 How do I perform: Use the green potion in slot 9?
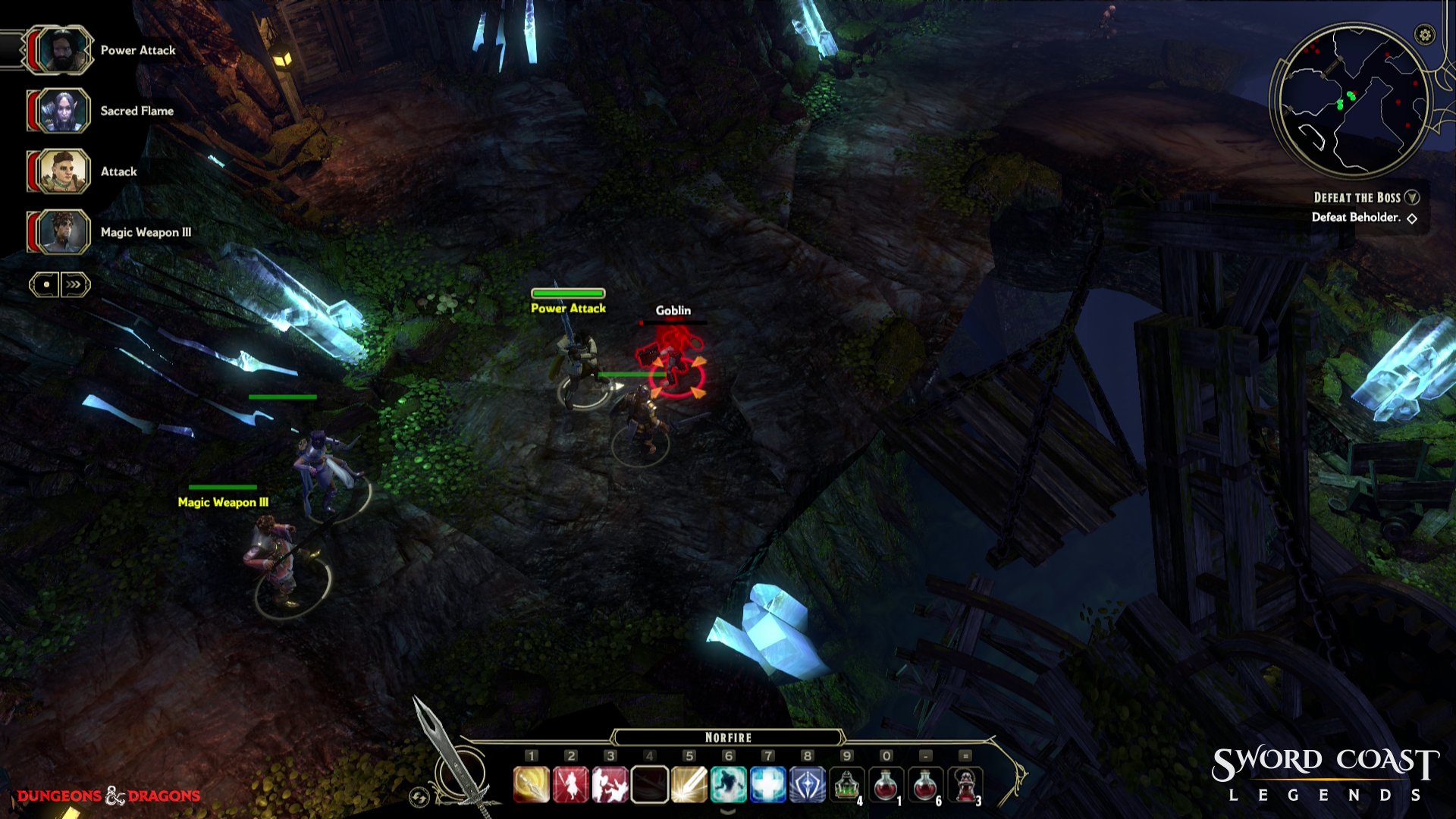(x=847, y=784)
